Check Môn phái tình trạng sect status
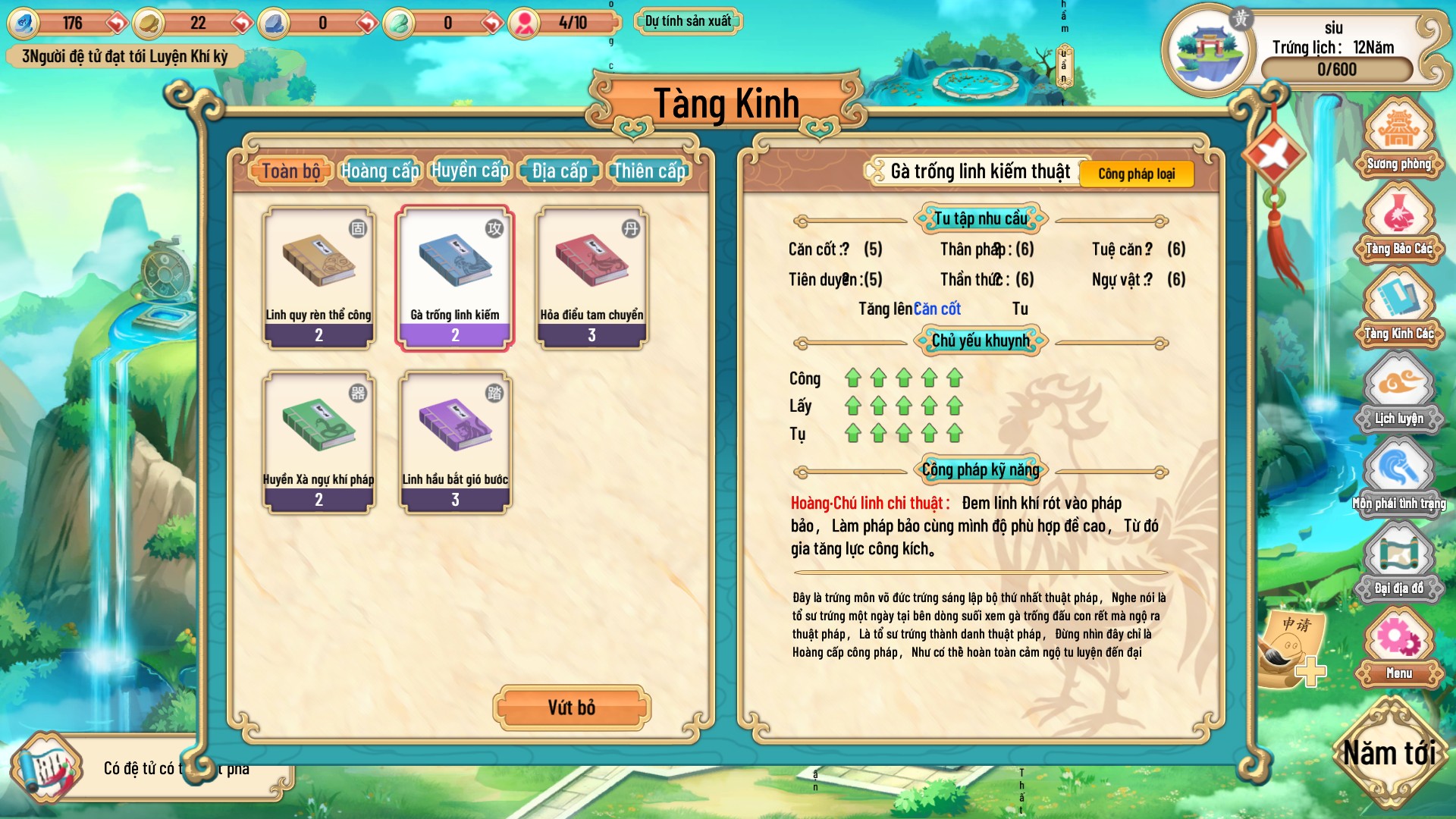Image resolution: width=1456 pixels, height=819 pixels. (x=1399, y=478)
